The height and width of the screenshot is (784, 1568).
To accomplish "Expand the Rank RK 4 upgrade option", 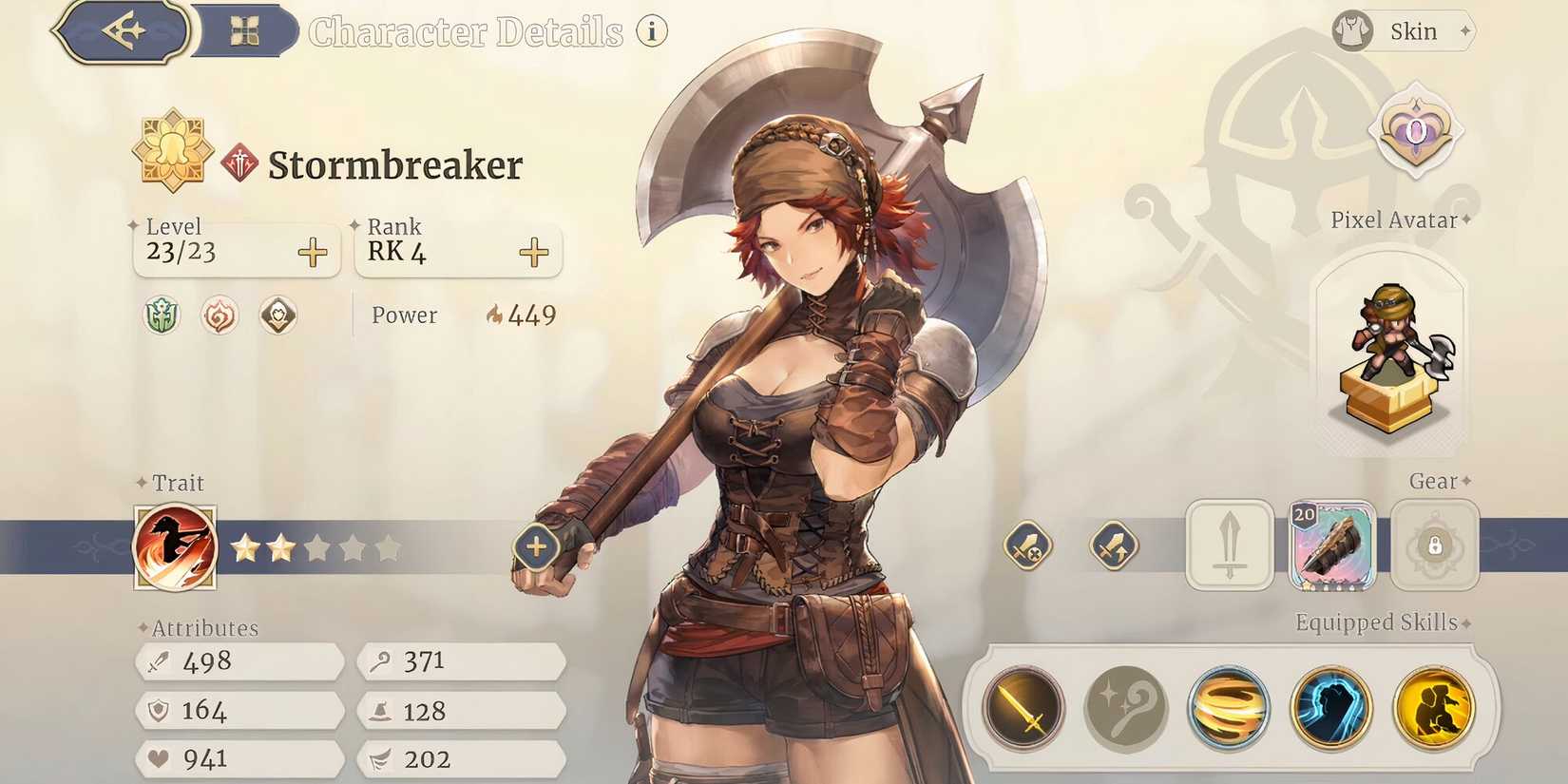I will click(x=534, y=252).
